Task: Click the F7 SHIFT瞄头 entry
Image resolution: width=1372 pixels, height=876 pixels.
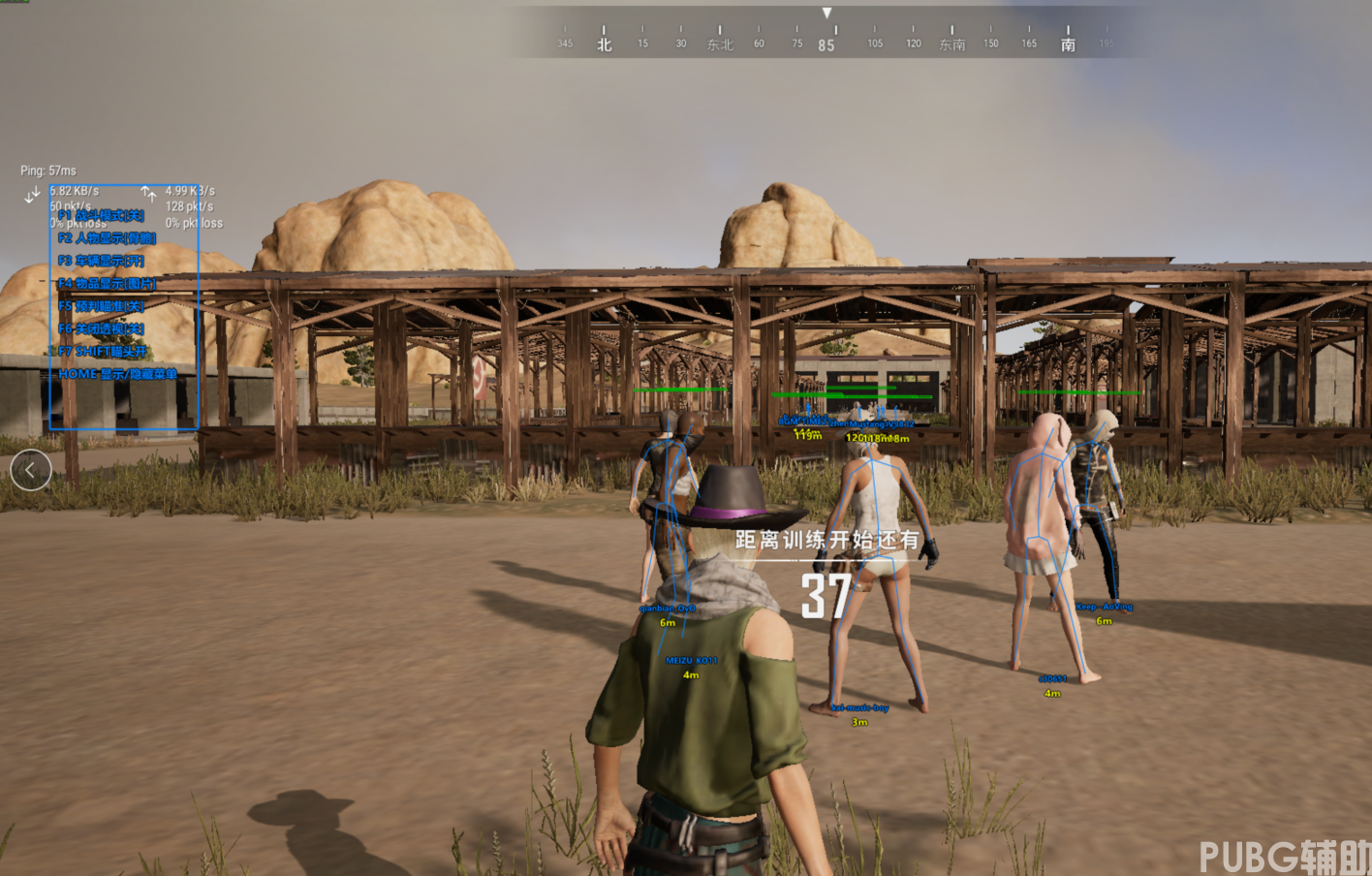Action: tap(103, 352)
